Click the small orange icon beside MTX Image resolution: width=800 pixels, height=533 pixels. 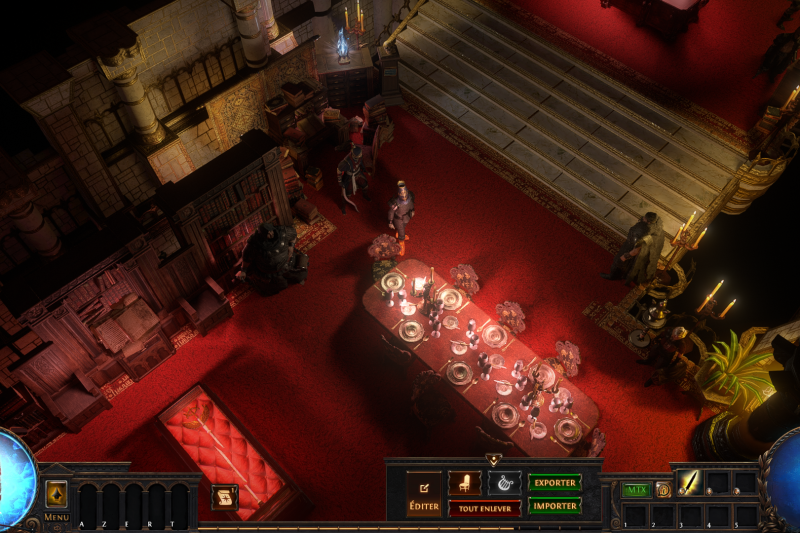[x=662, y=490]
